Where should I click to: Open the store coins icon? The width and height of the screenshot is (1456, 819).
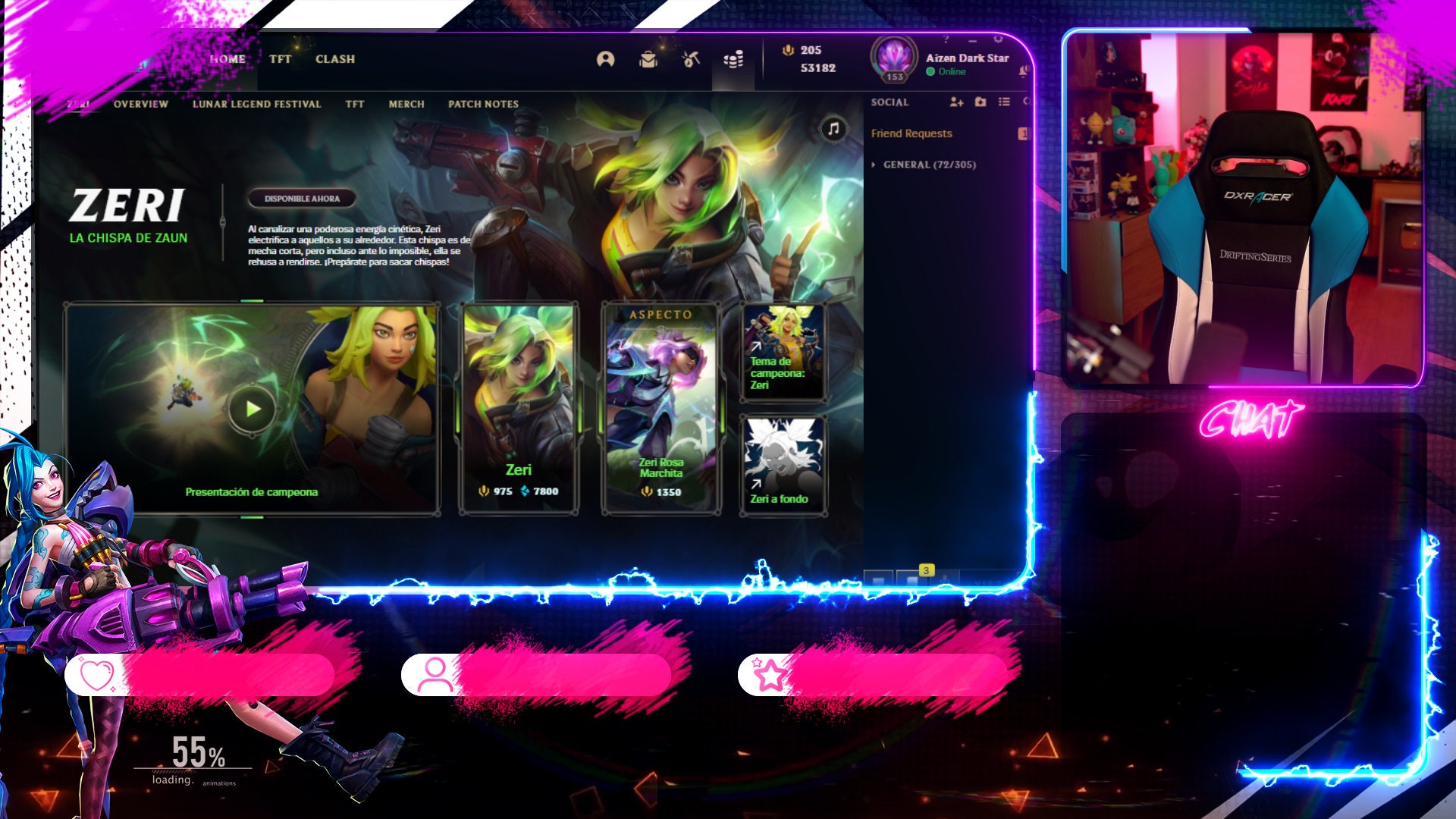[733, 60]
